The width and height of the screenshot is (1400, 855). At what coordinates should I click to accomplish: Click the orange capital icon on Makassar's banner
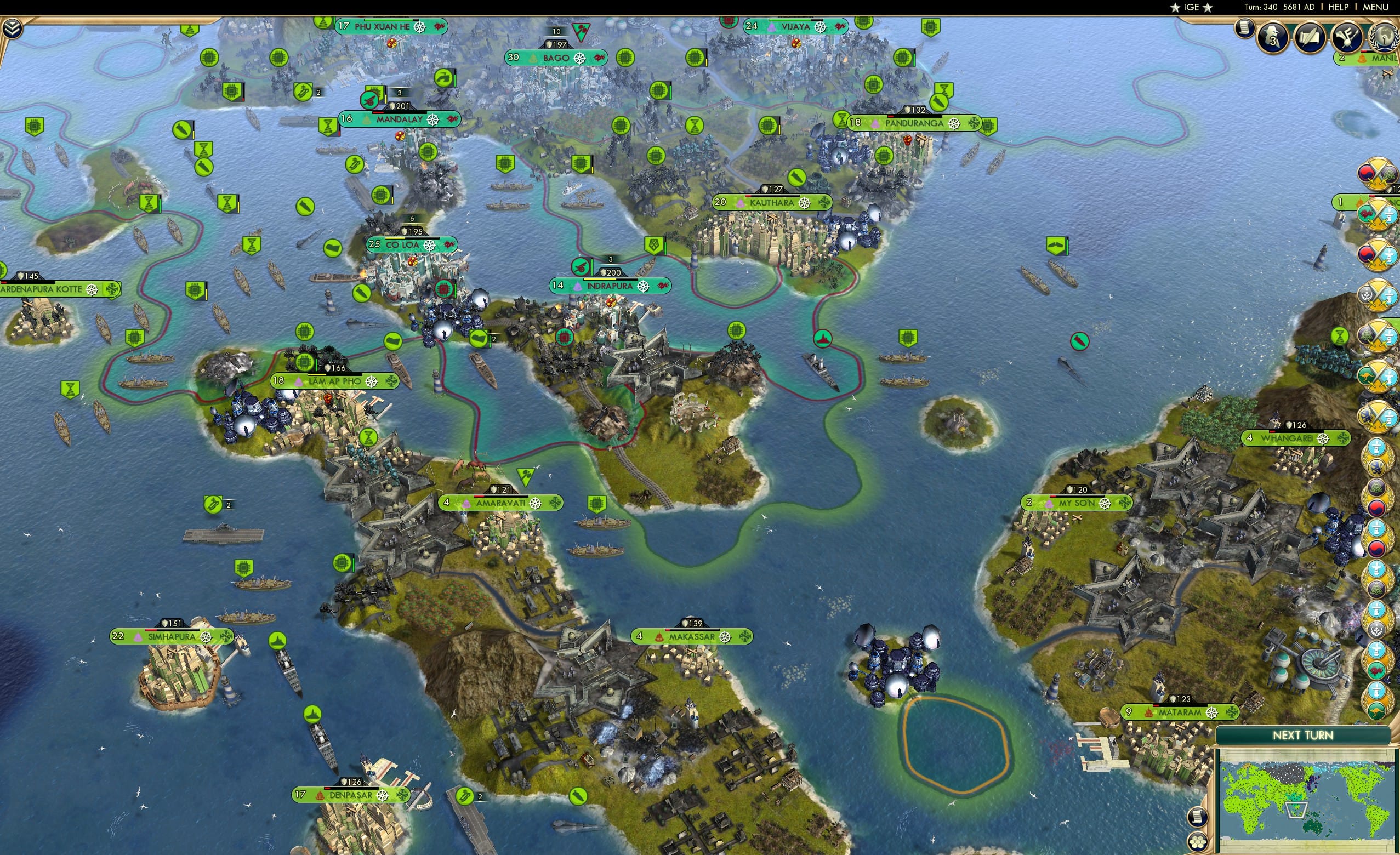click(659, 637)
